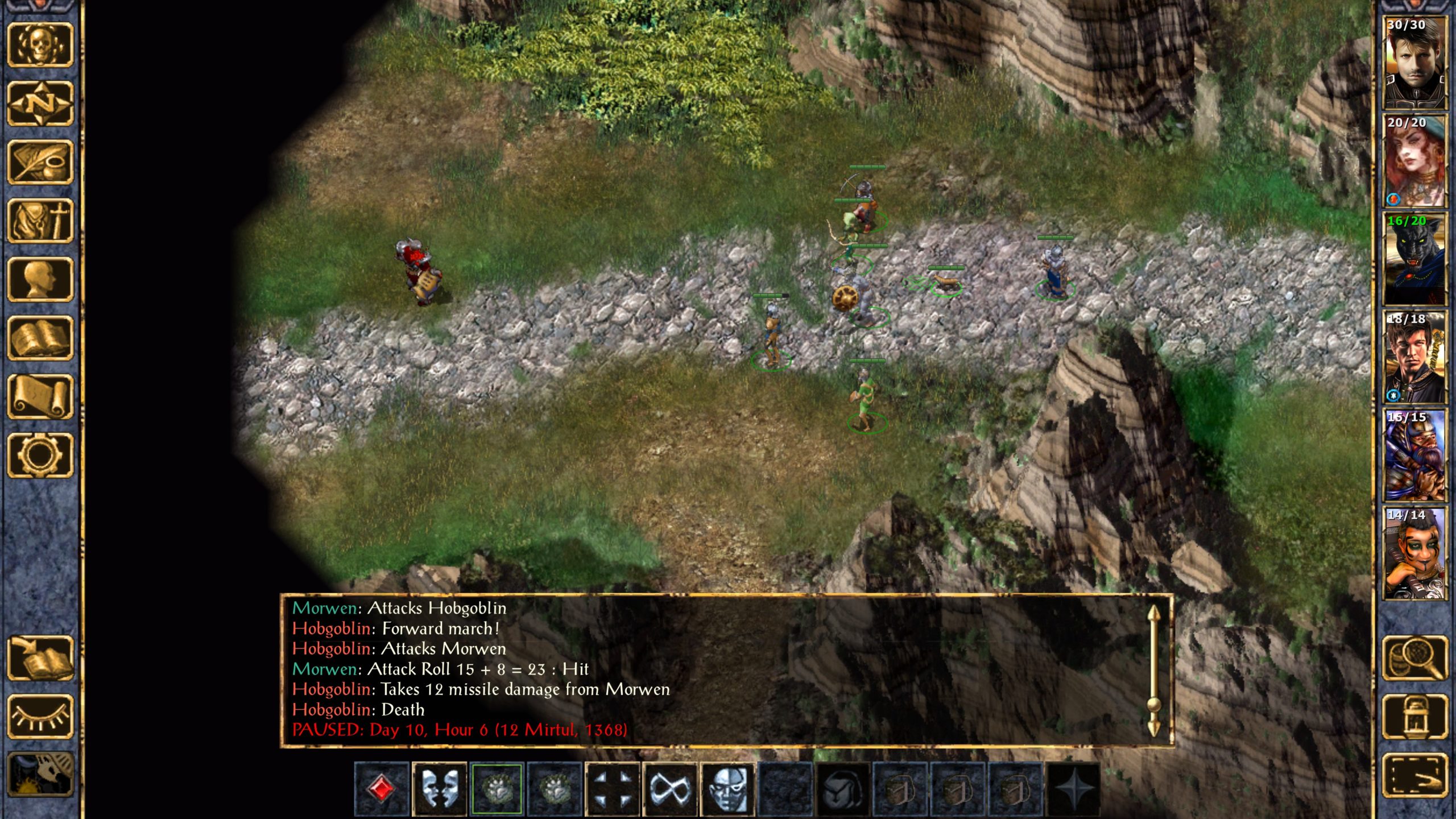
Task: Open the formation selector with four arrows
Action: [612, 789]
